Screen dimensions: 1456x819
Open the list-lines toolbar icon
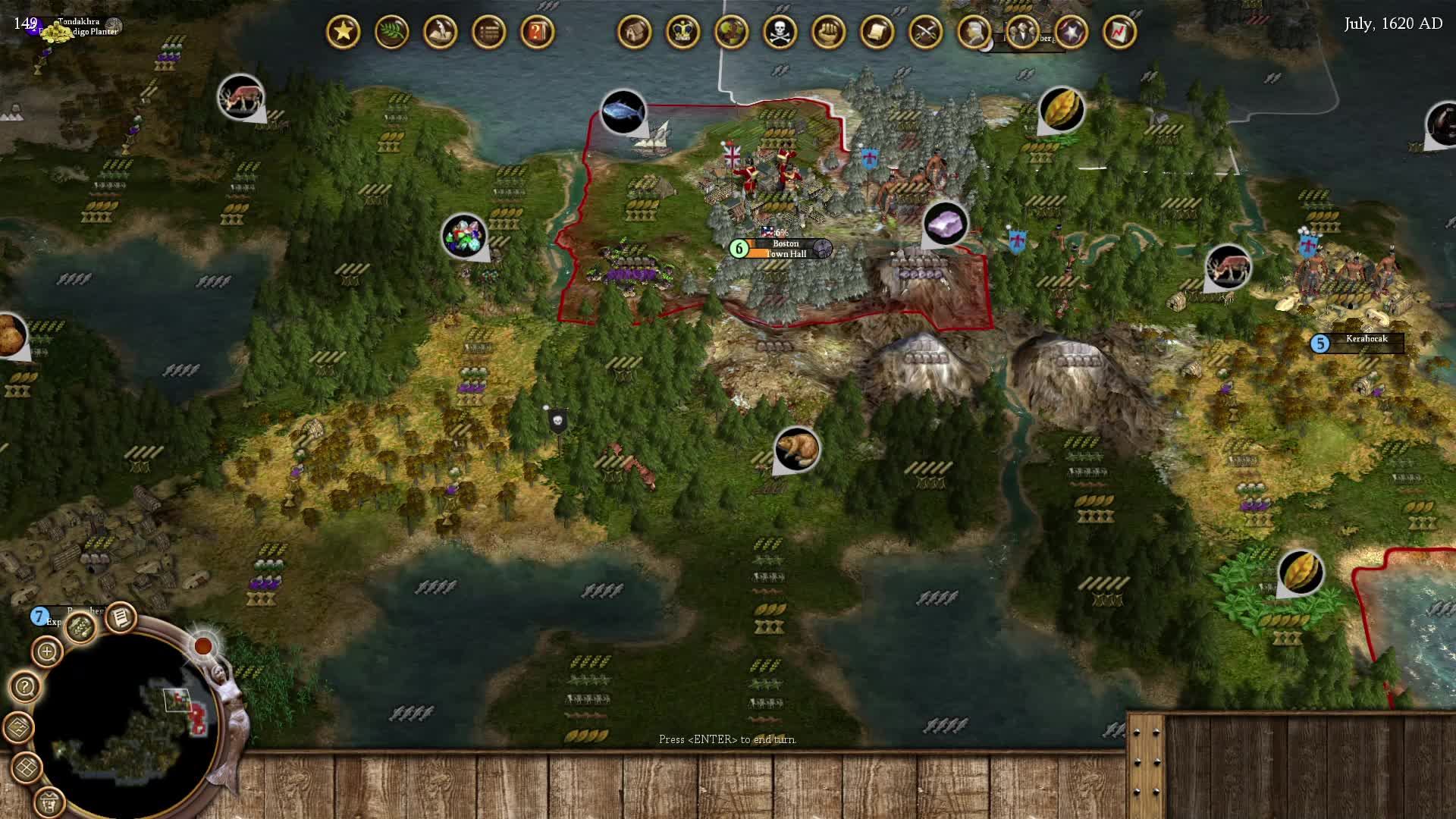point(488,32)
